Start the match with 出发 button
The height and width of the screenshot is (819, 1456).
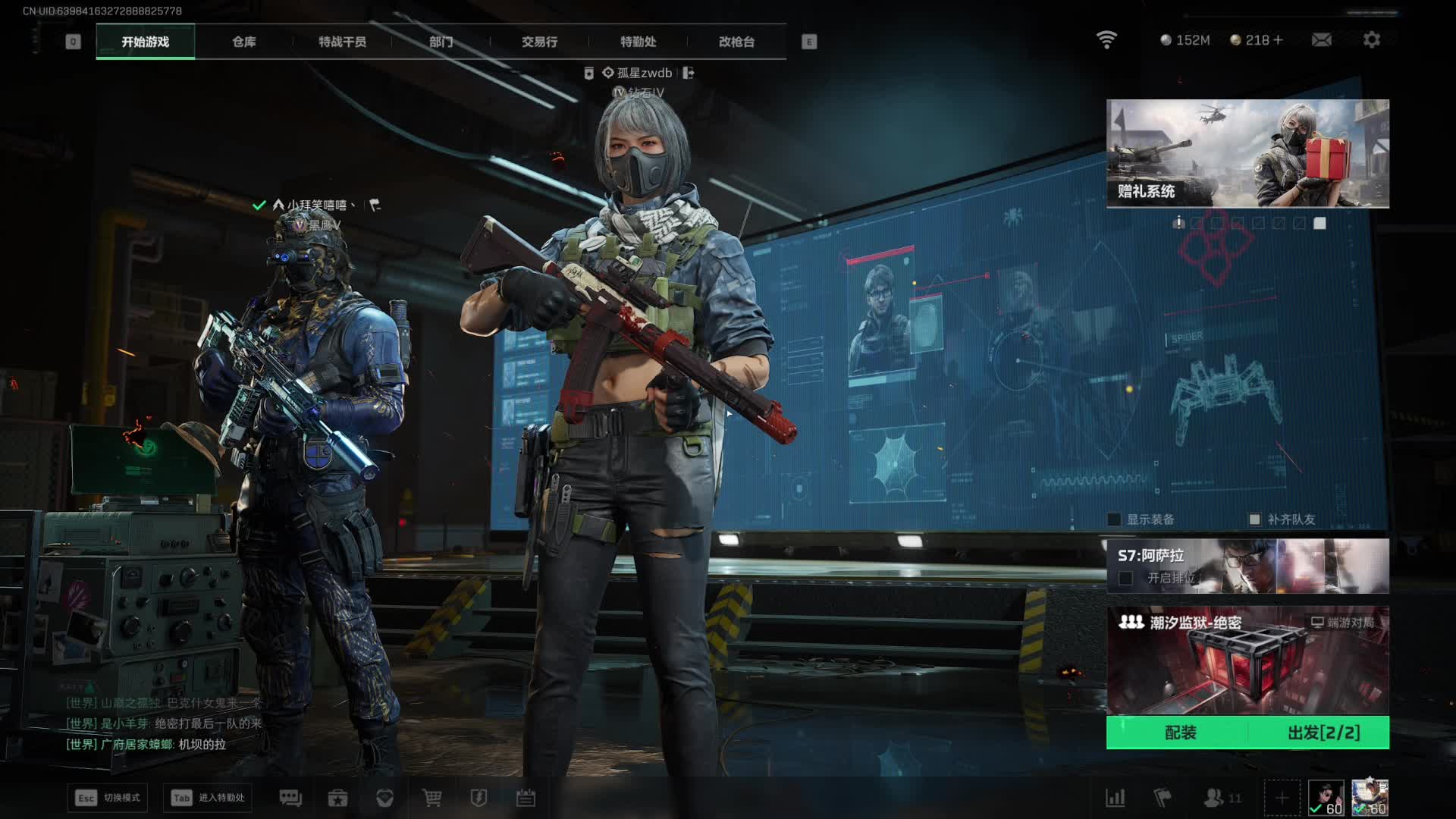tap(1323, 733)
